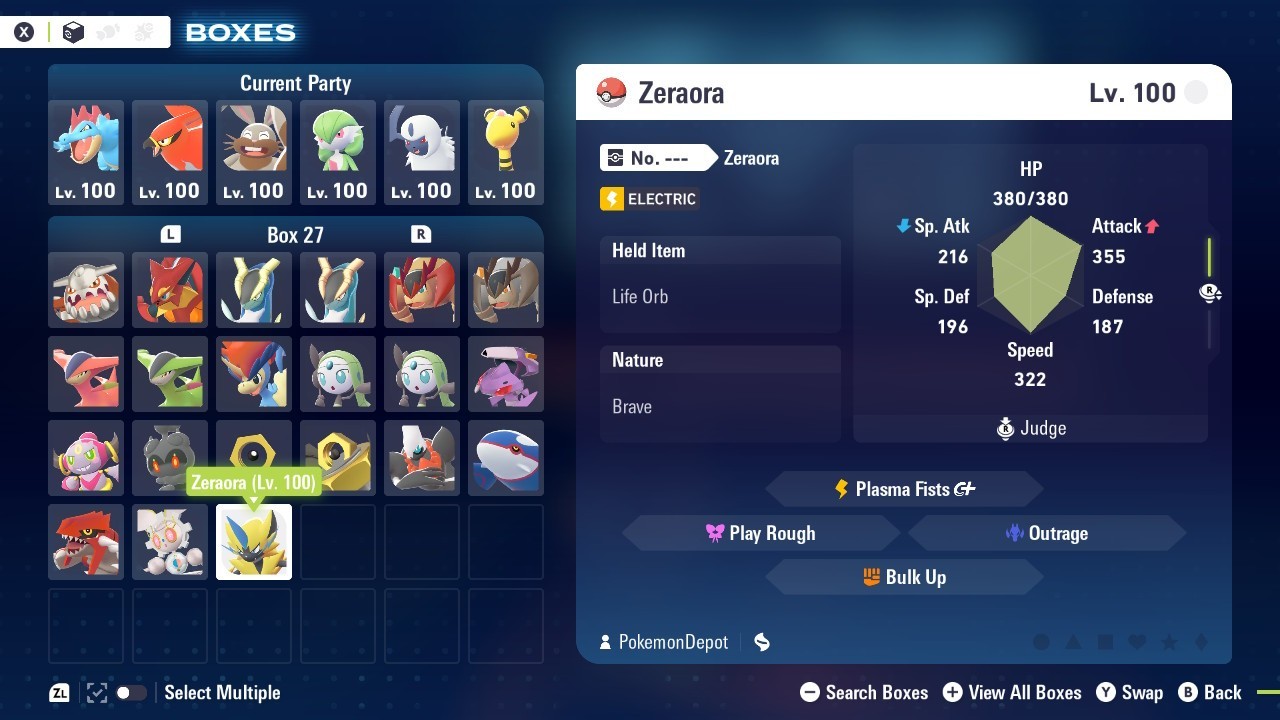Choose Keldeo in the box grid
The height and width of the screenshot is (720, 1280).
254,374
